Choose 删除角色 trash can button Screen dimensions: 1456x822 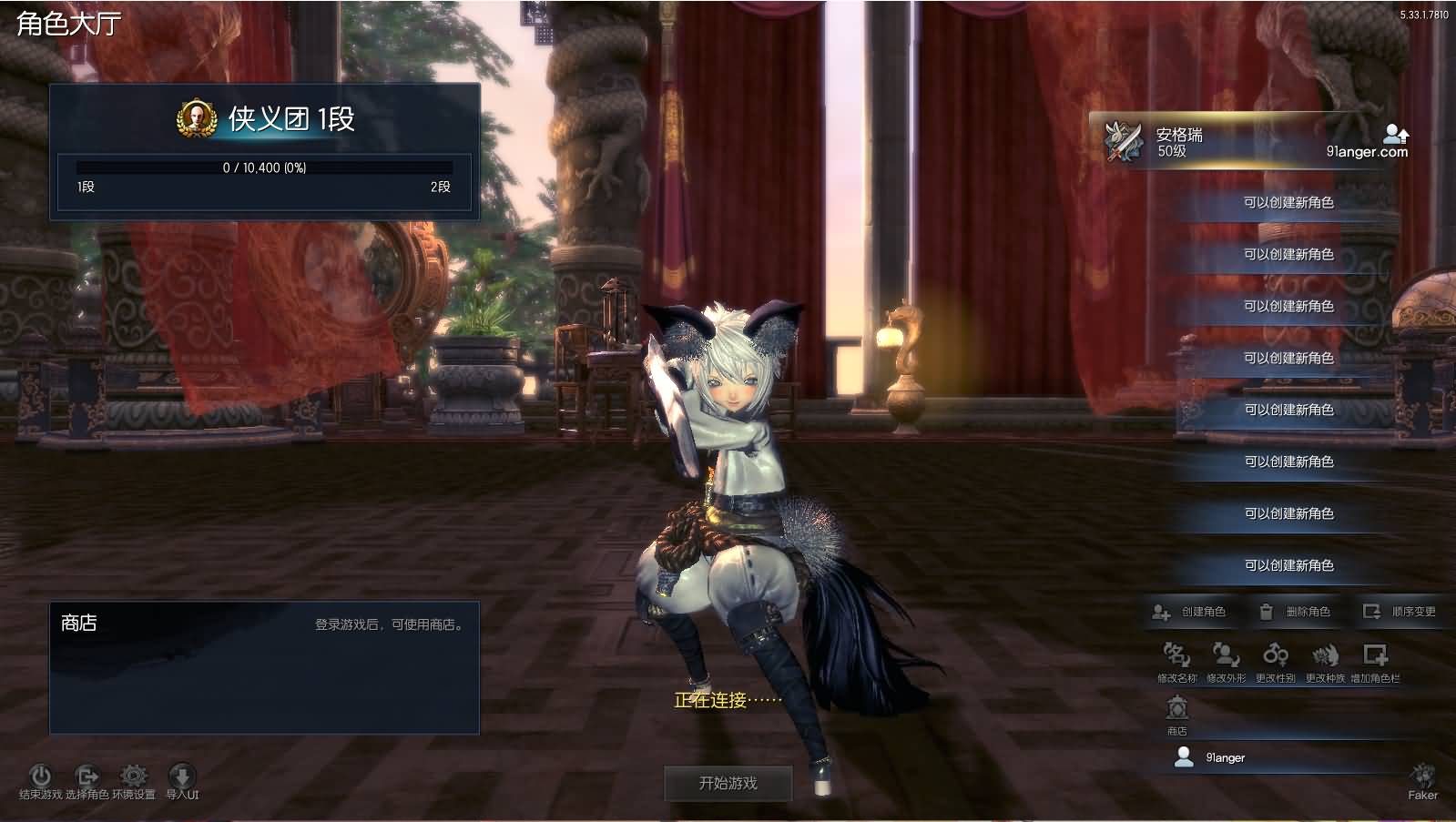click(1296, 612)
